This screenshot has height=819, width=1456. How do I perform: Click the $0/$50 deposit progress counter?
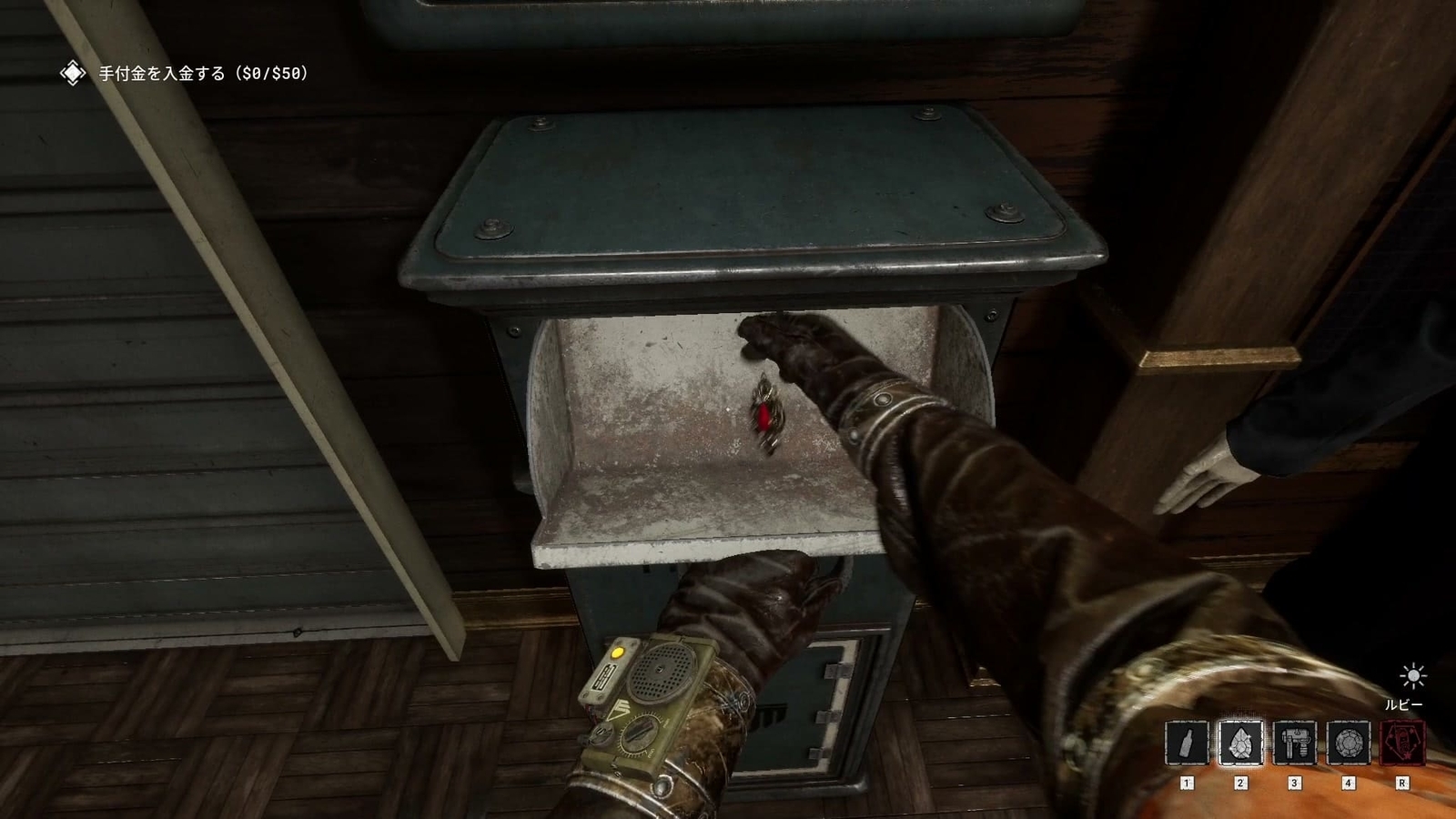pyautogui.click(x=273, y=73)
